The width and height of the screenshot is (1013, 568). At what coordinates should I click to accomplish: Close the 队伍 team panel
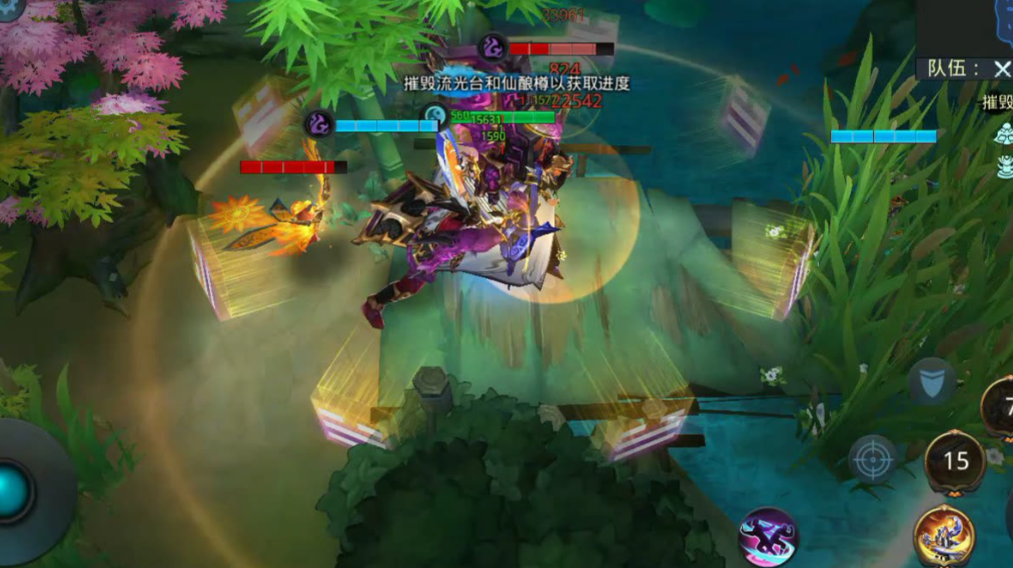click(x=1001, y=68)
